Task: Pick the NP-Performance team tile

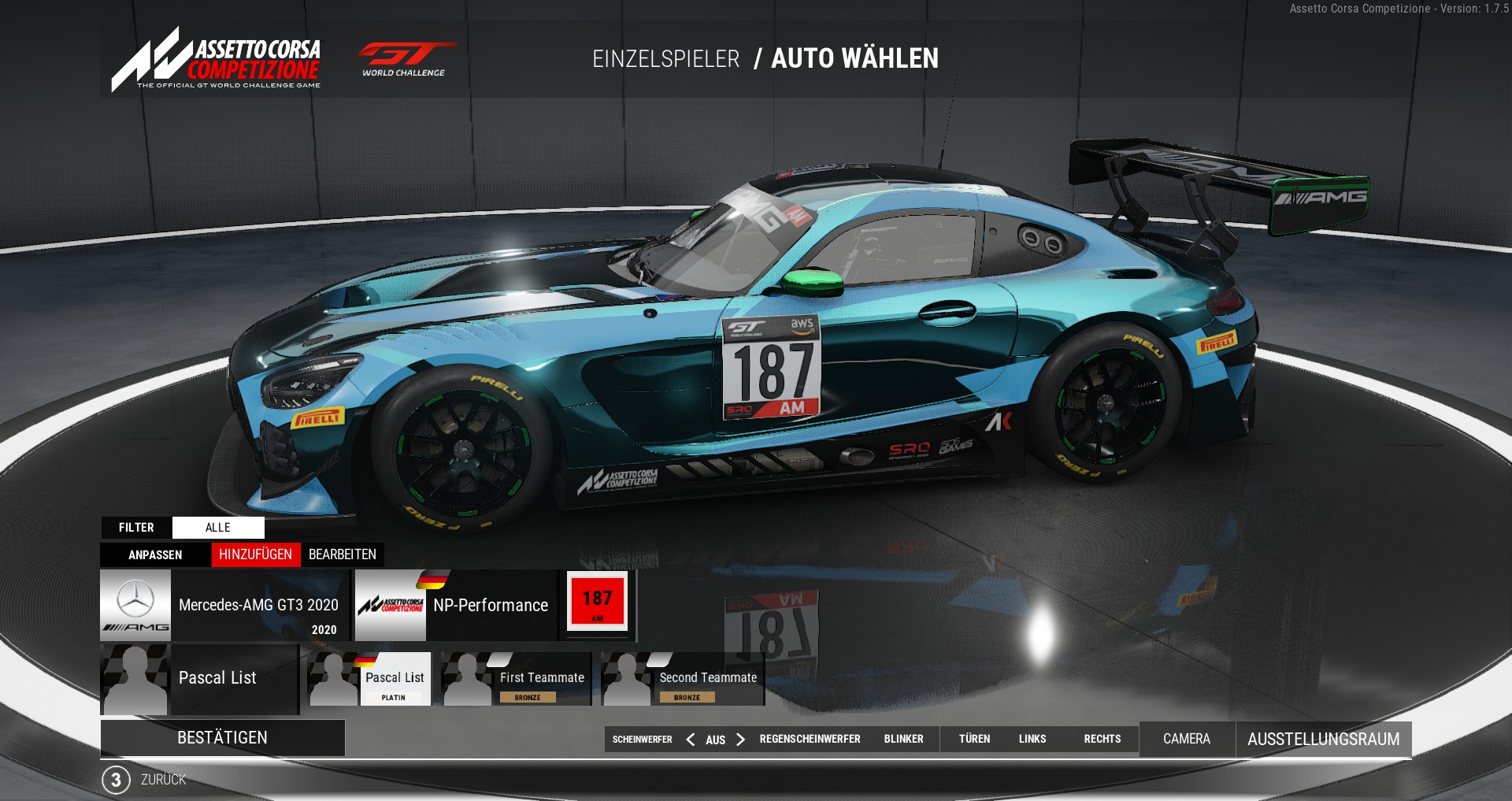Action: (455, 605)
